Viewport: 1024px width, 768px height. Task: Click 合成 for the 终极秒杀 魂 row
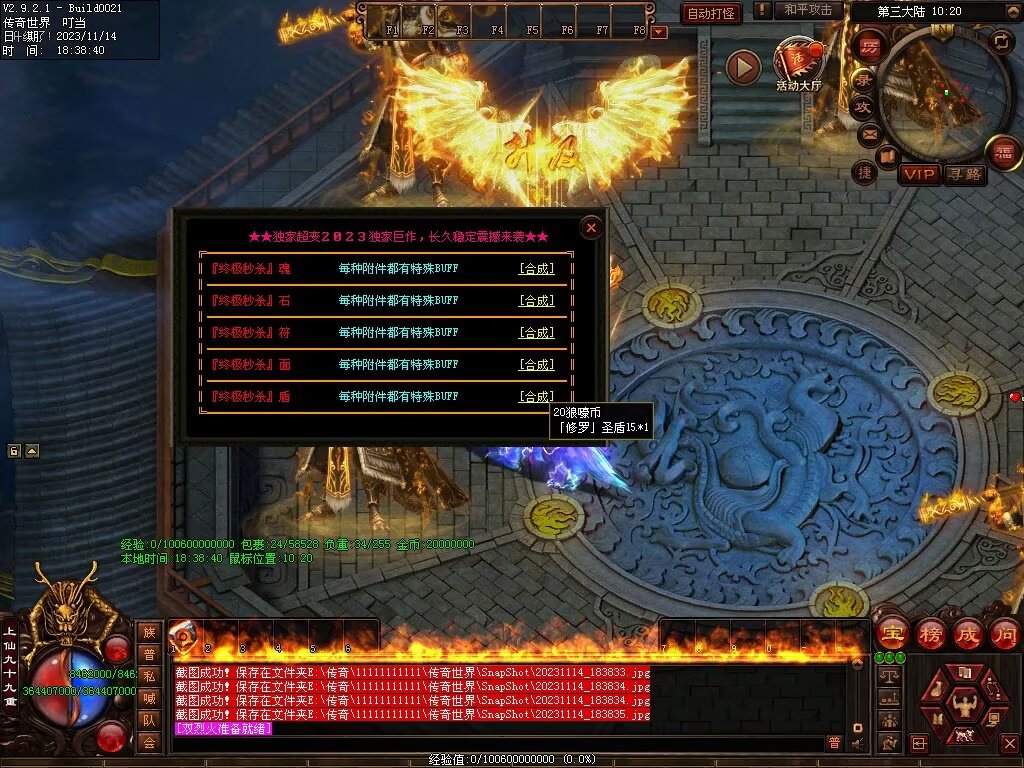pos(536,268)
